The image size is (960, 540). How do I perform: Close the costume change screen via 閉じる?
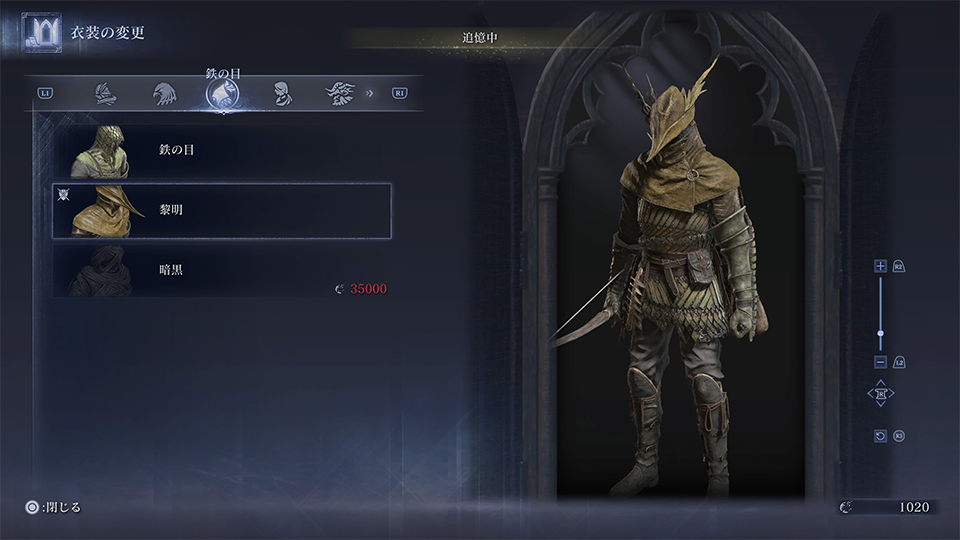[56, 507]
